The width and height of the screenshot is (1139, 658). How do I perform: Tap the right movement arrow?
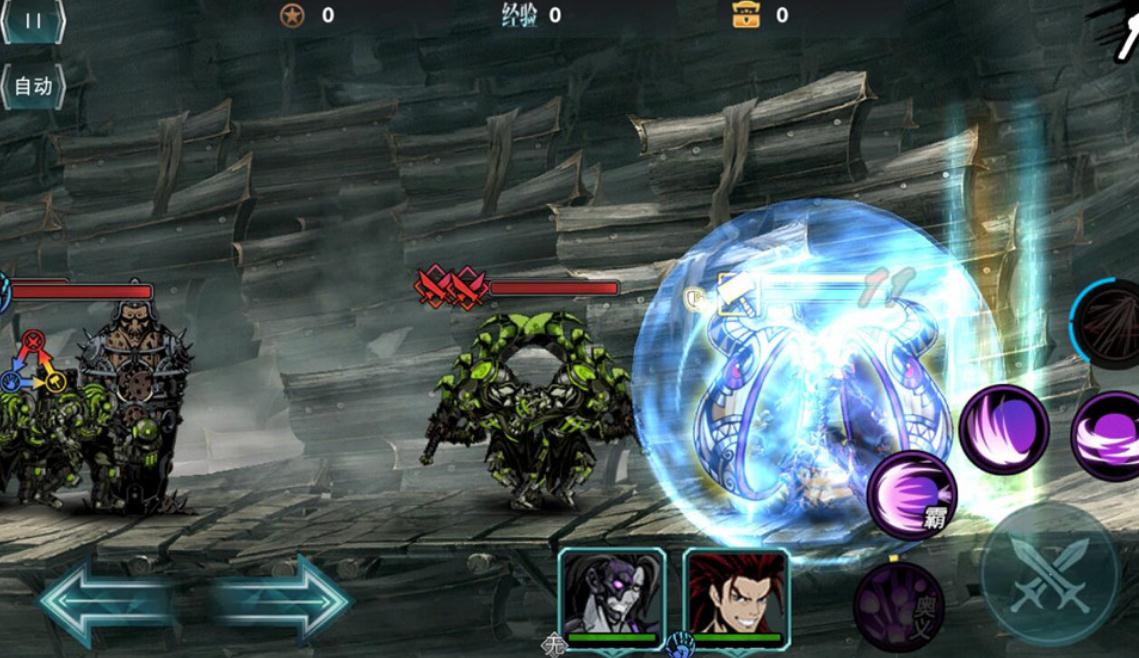(x=282, y=600)
